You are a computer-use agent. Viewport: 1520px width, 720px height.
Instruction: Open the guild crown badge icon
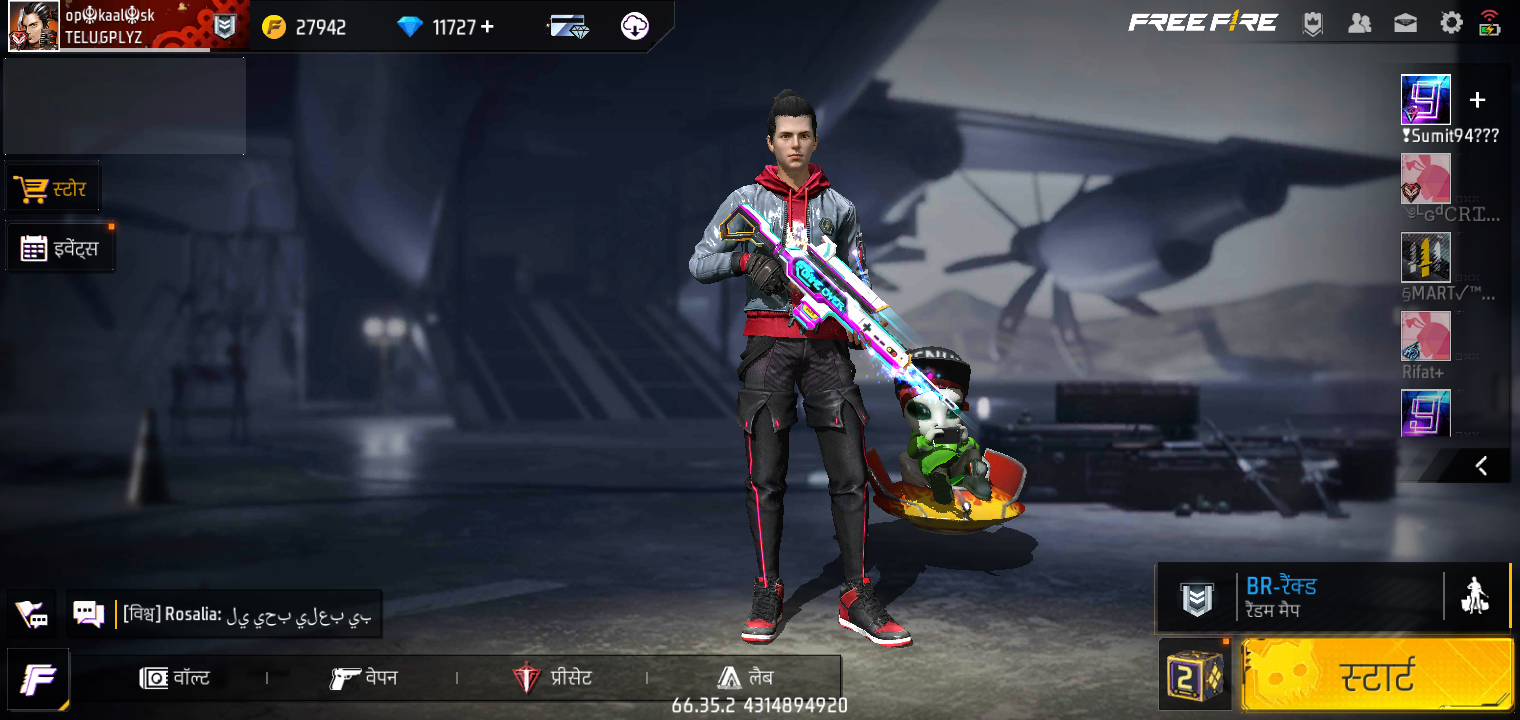pyautogui.click(x=1313, y=24)
